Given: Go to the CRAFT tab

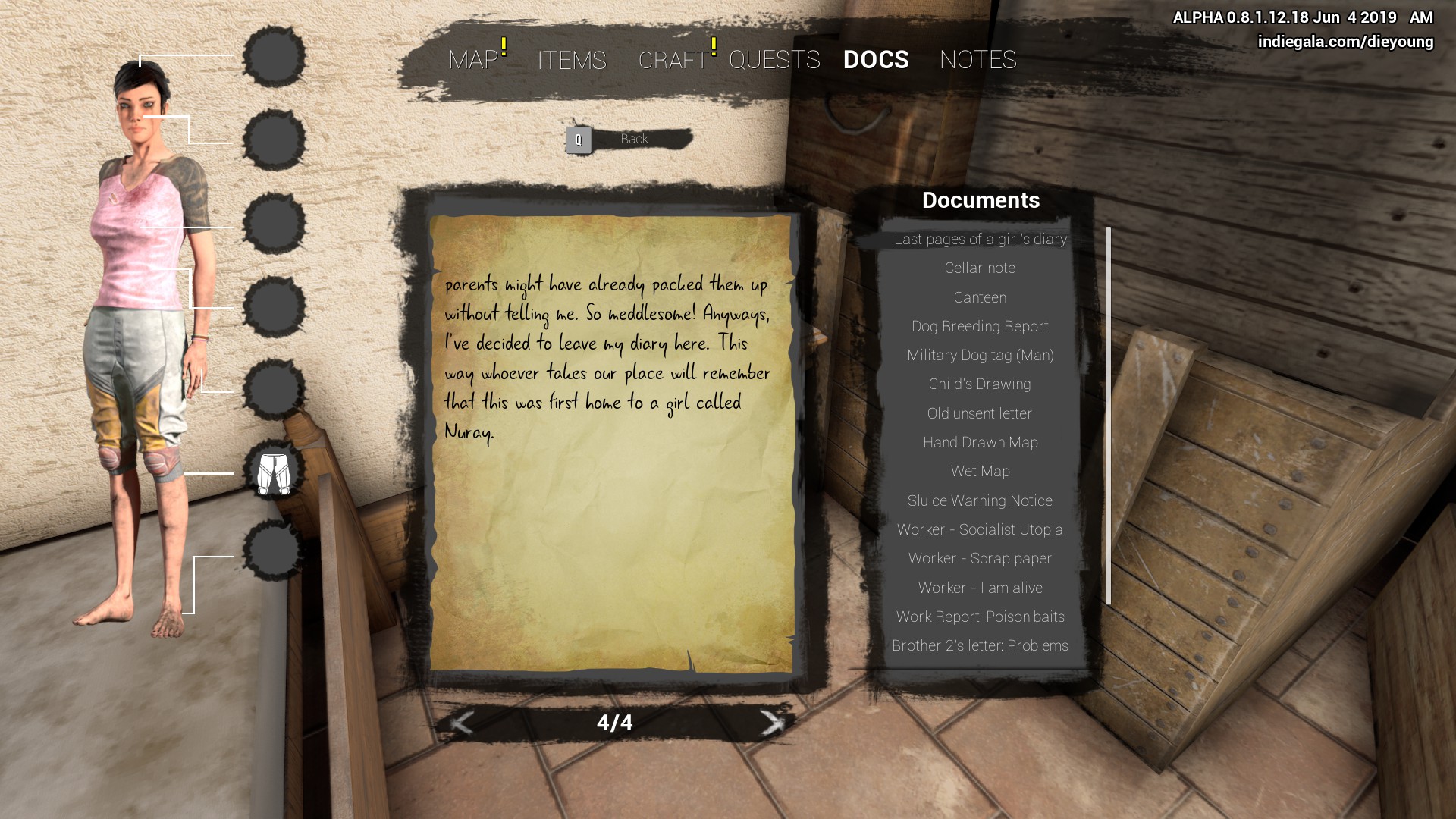Looking at the screenshot, I should (x=673, y=60).
